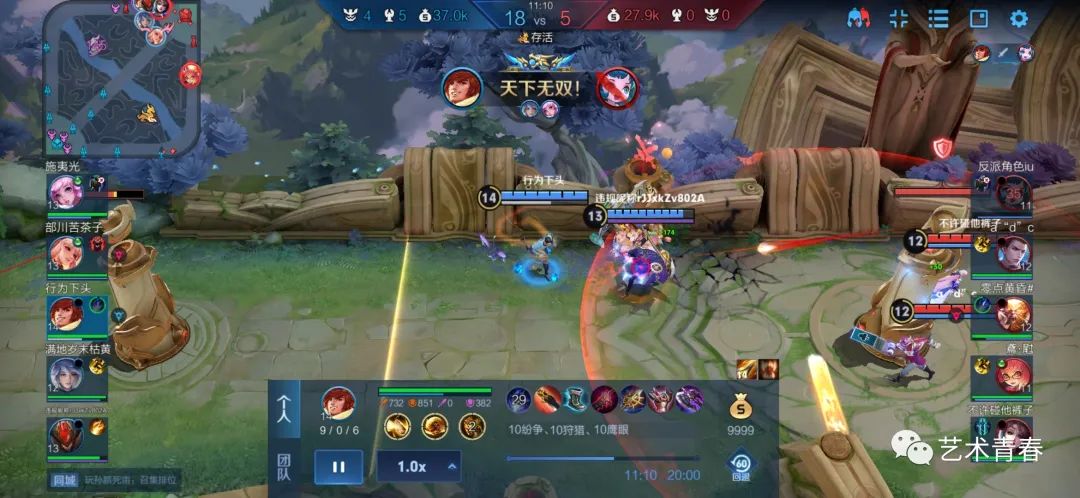Select player 部川苦茶子 from the team list
The image size is (1080, 498).
[x=66, y=252]
